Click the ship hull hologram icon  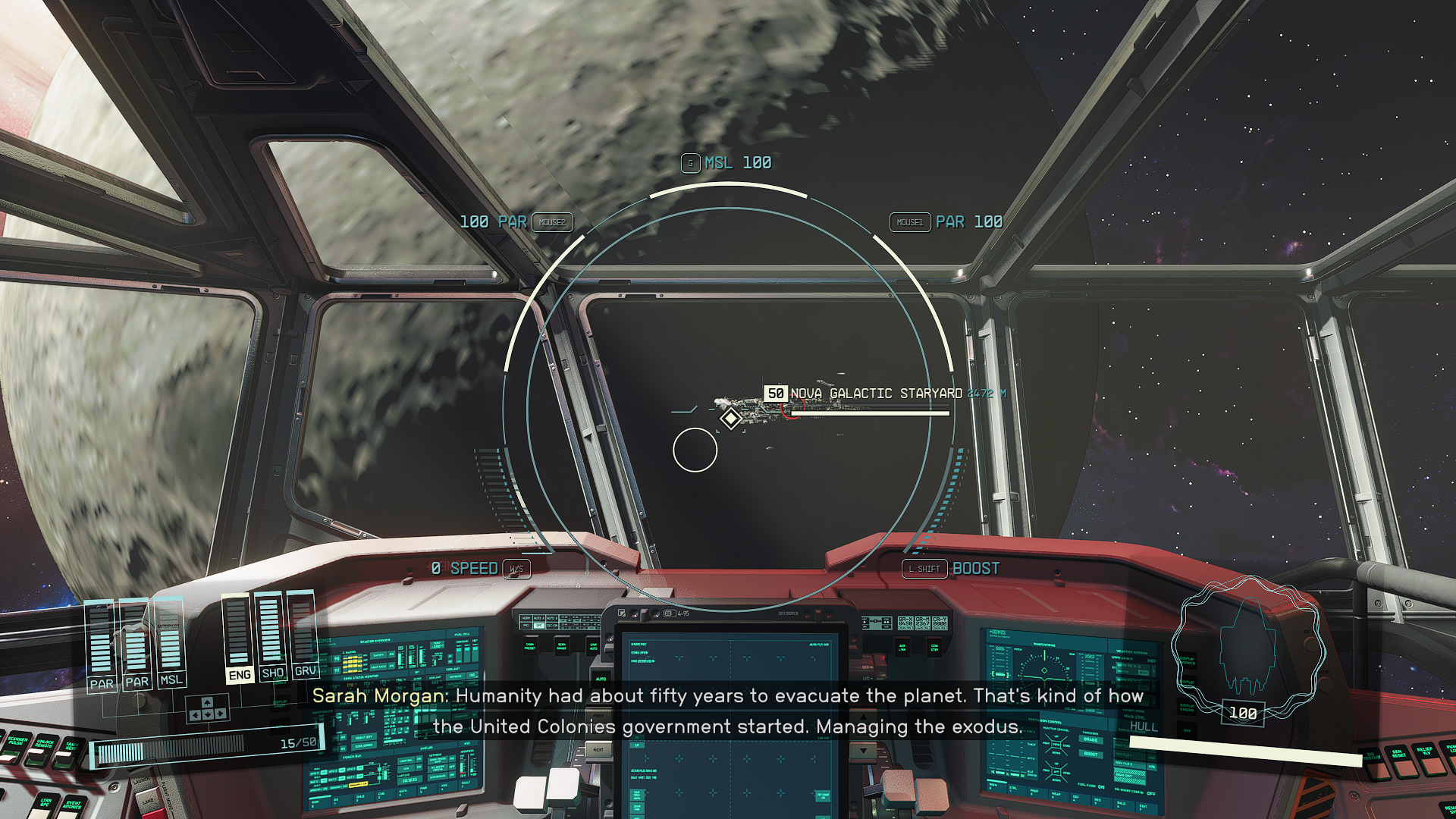click(x=1247, y=647)
